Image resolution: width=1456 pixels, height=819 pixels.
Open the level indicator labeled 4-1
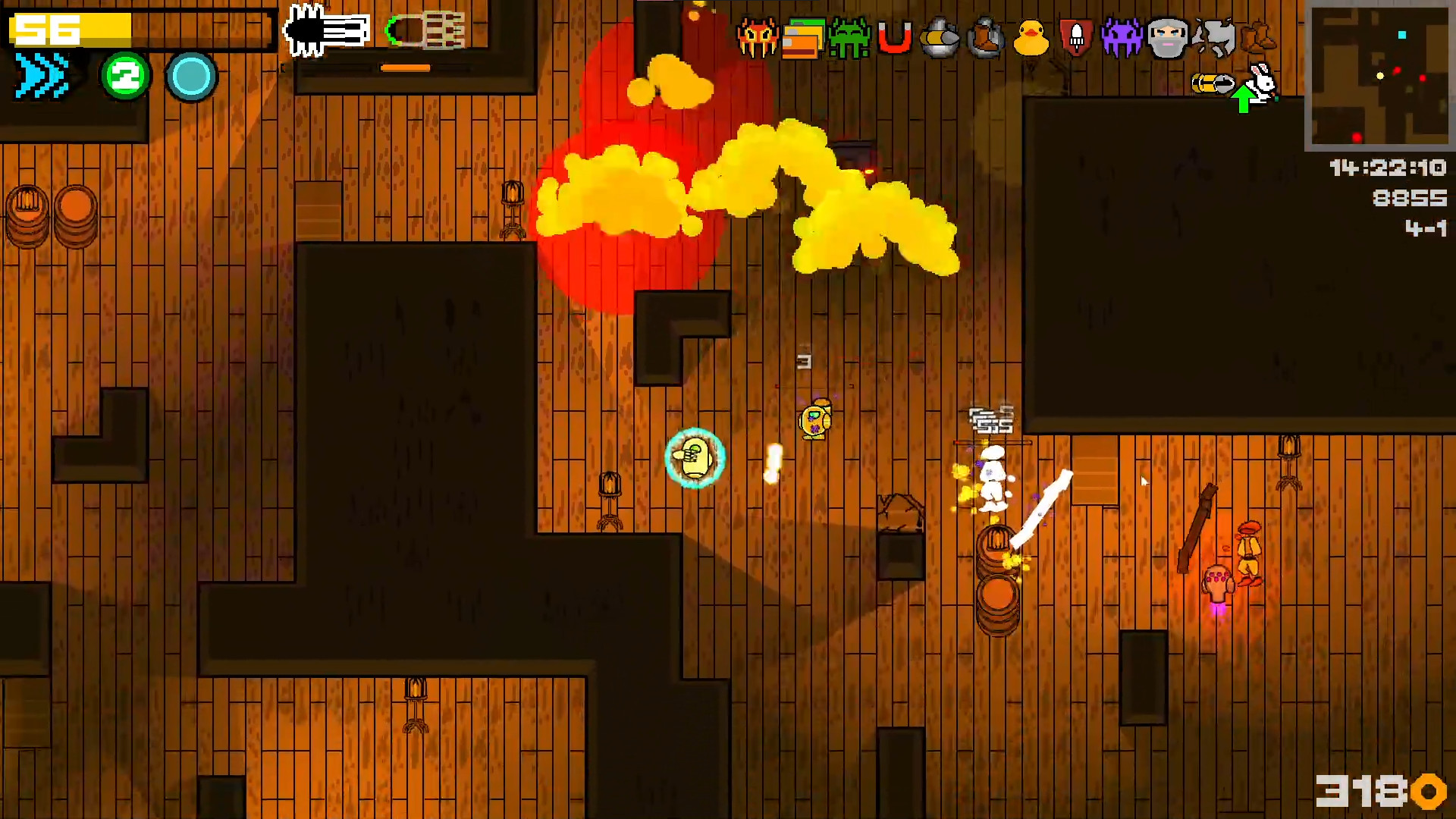coord(1427,229)
